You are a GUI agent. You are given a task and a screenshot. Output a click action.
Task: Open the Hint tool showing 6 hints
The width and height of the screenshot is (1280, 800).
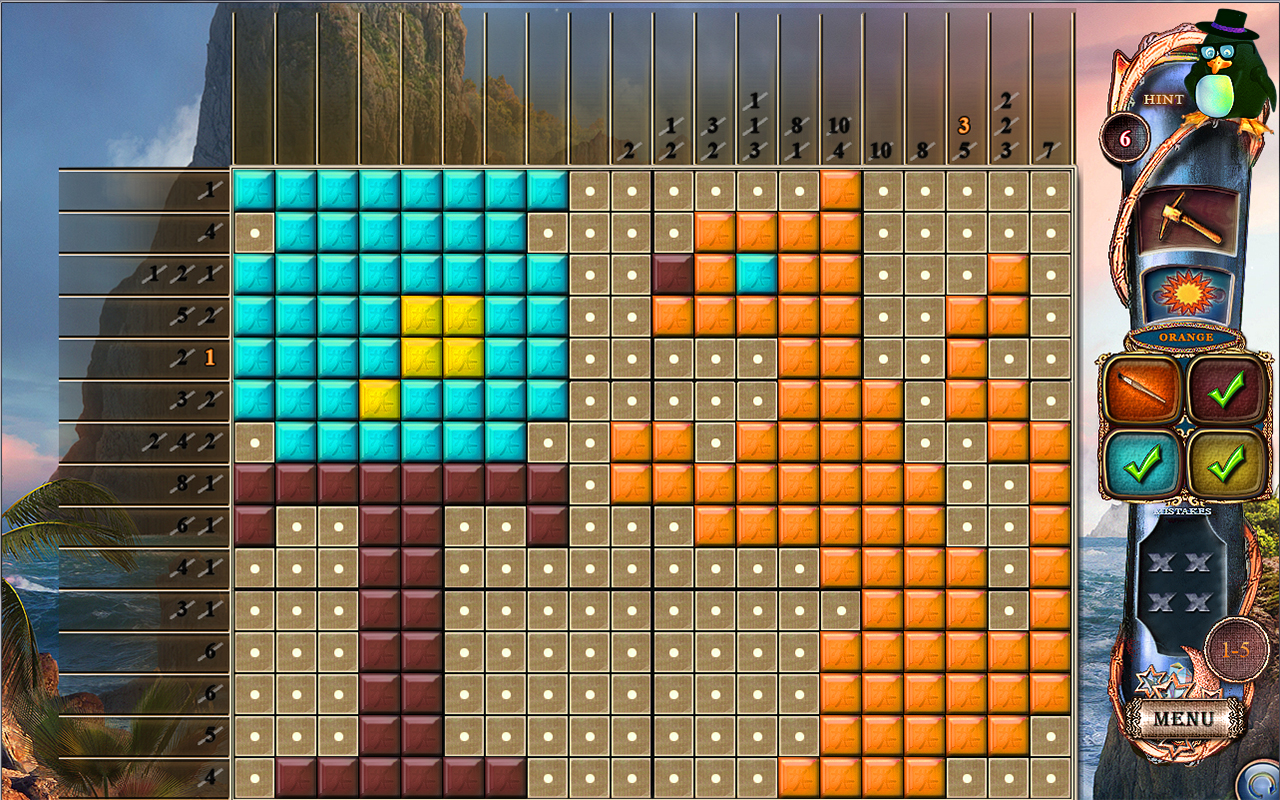[x=1128, y=138]
